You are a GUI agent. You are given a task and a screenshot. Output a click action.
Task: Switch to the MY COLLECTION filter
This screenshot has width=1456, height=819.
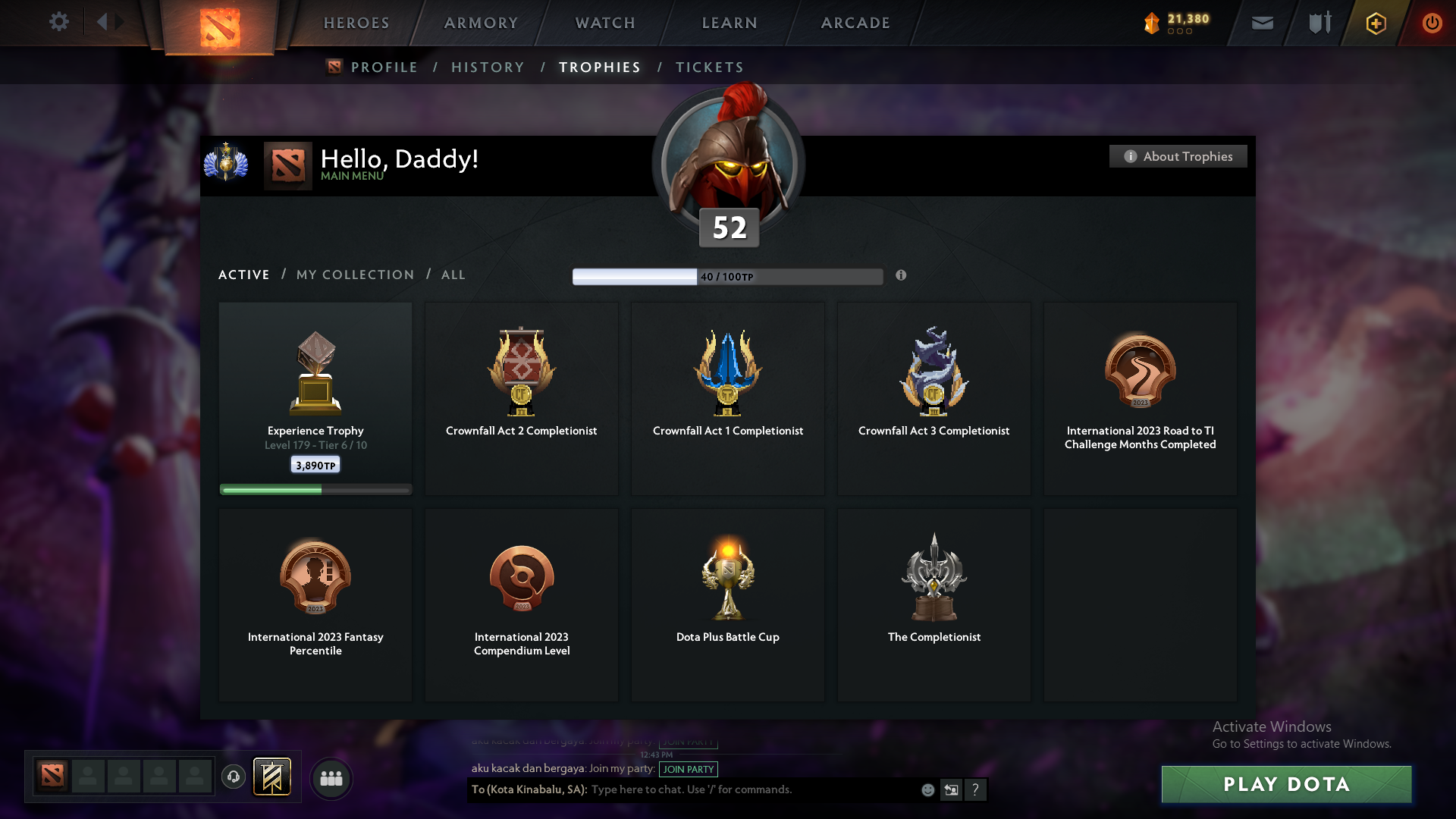pyautogui.click(x=354, y=275)
